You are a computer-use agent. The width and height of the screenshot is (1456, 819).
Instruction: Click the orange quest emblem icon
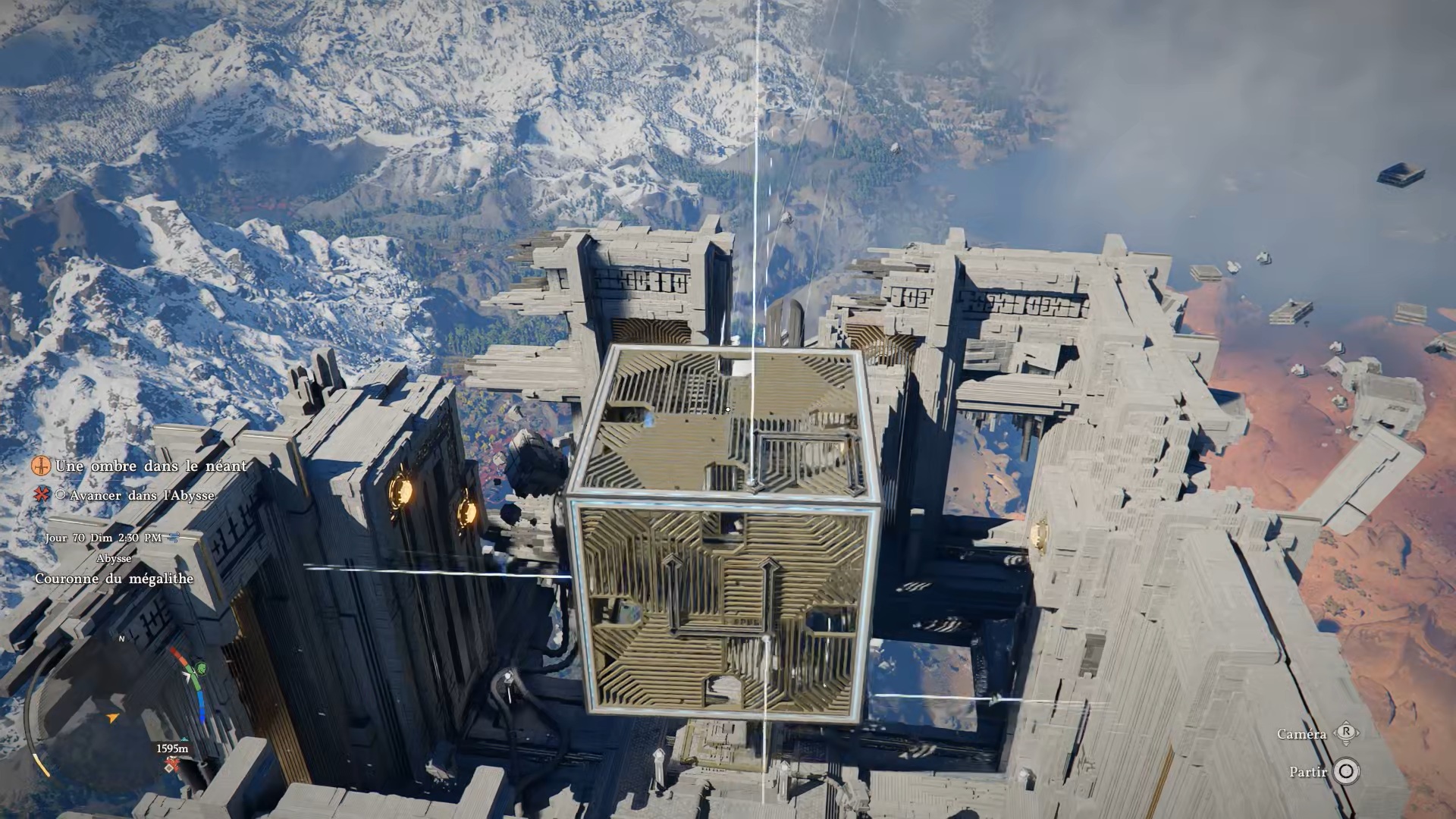click(x=42, y=465)
